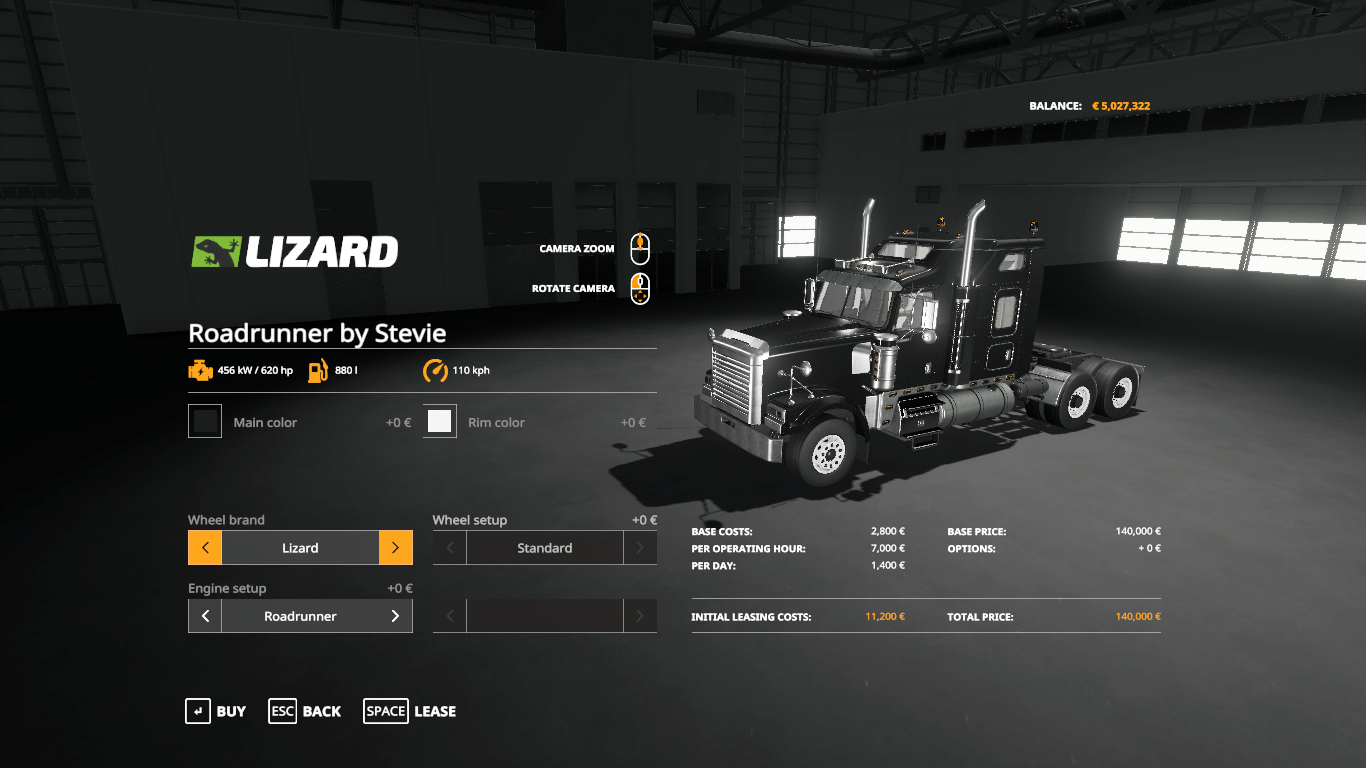This screenshot has width=1366, height=768.
Task: Click the previous engine setup arrow
Action: (x=205, y=616)
